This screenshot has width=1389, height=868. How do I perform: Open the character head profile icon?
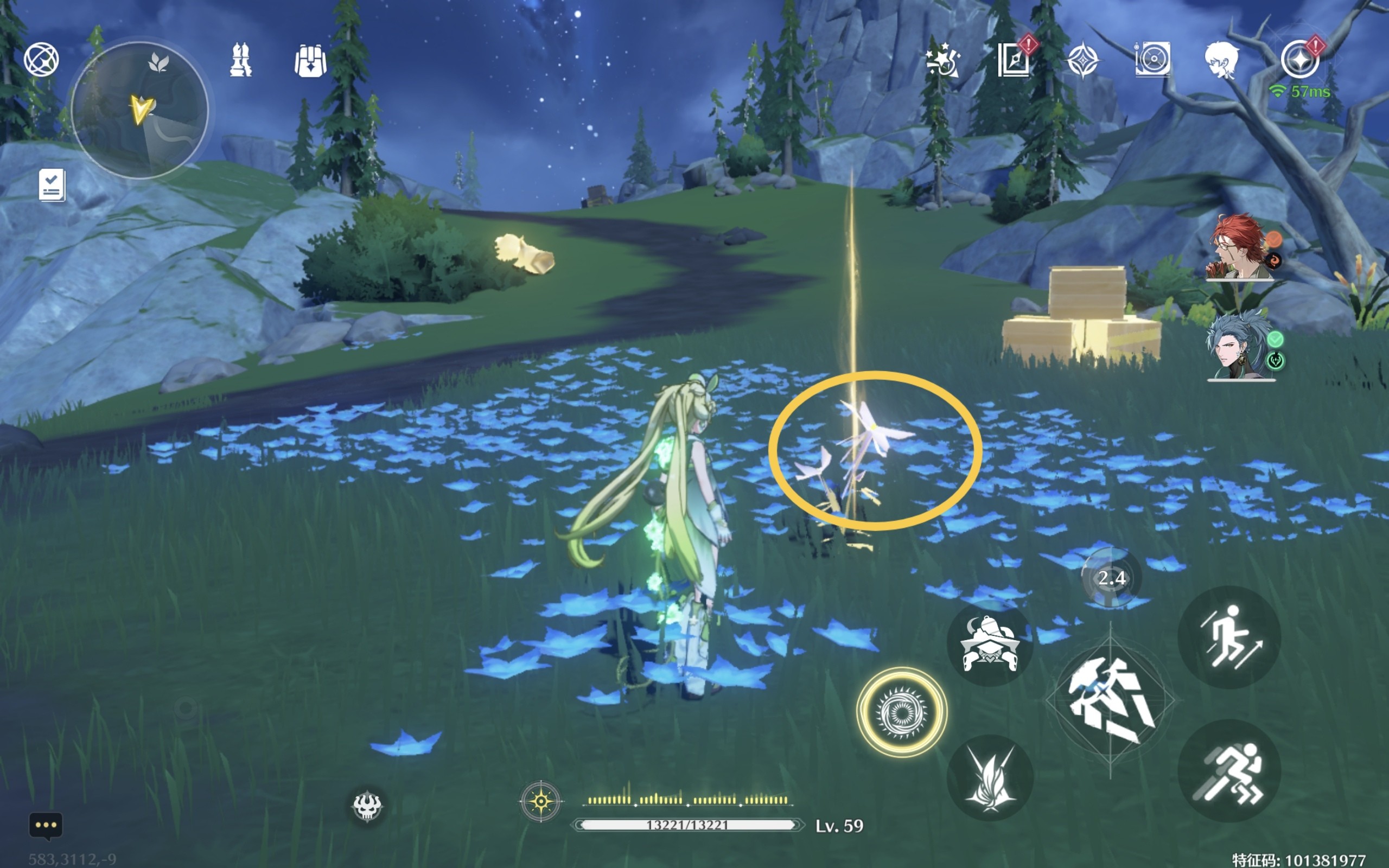(x=1221, y=61)
